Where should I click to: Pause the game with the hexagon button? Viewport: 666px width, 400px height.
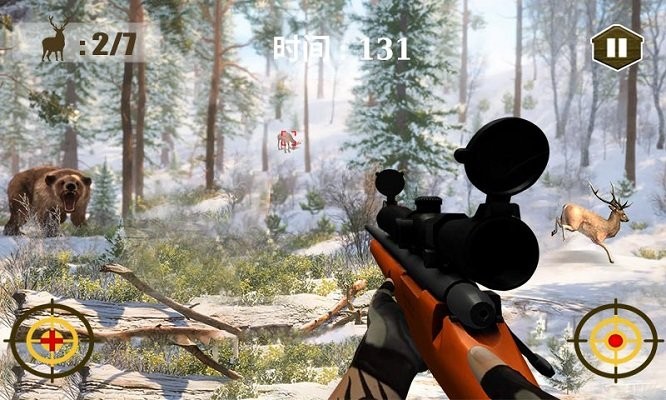[x=616, y=47]
